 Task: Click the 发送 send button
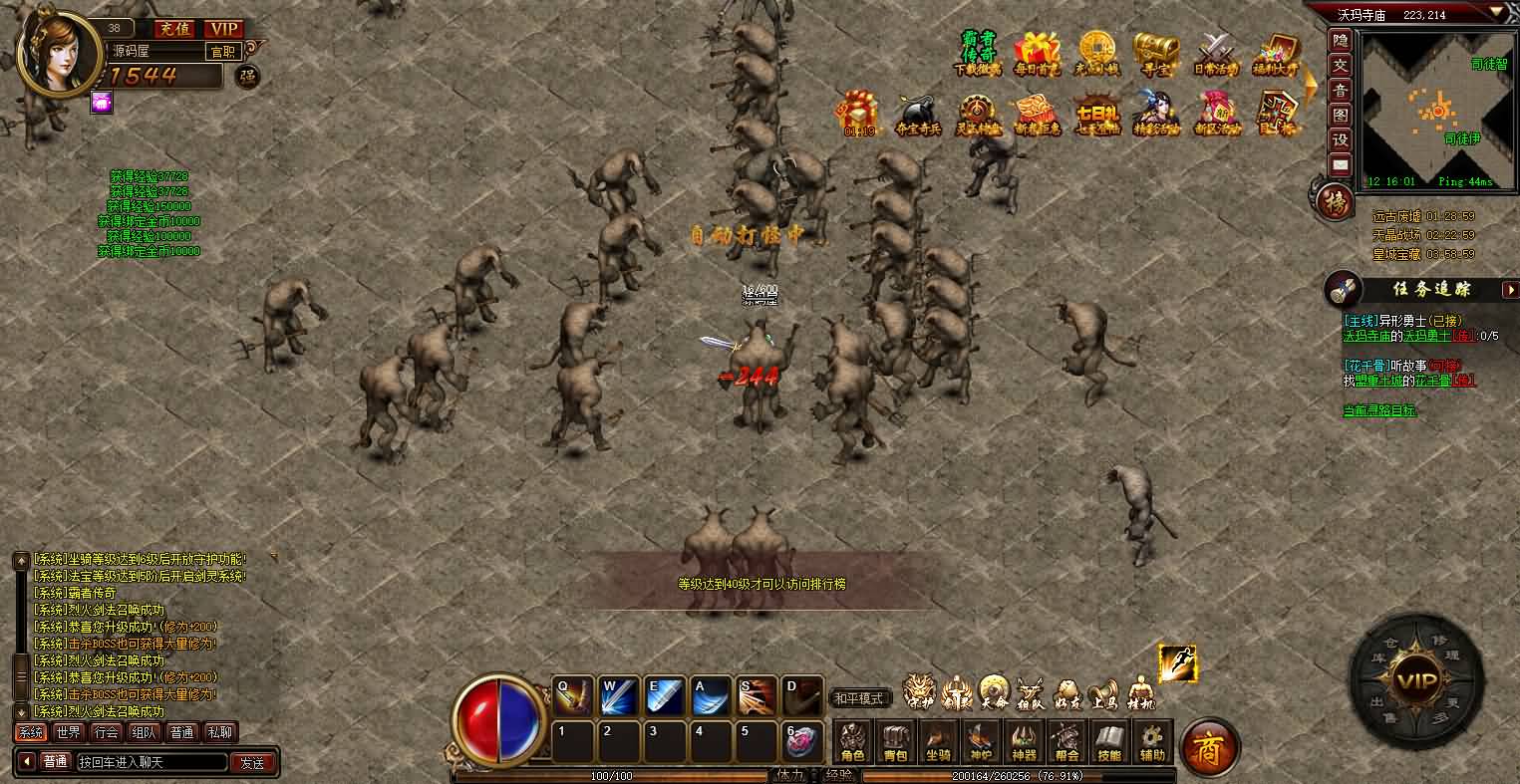click(x=252, y=762)
